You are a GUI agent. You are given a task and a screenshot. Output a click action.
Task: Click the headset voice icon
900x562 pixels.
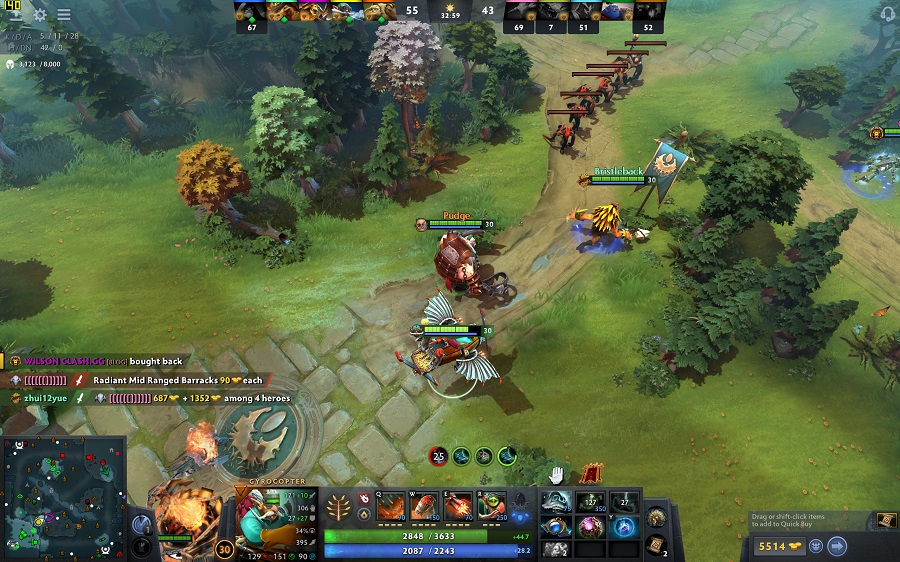click(x=885, y=14)
